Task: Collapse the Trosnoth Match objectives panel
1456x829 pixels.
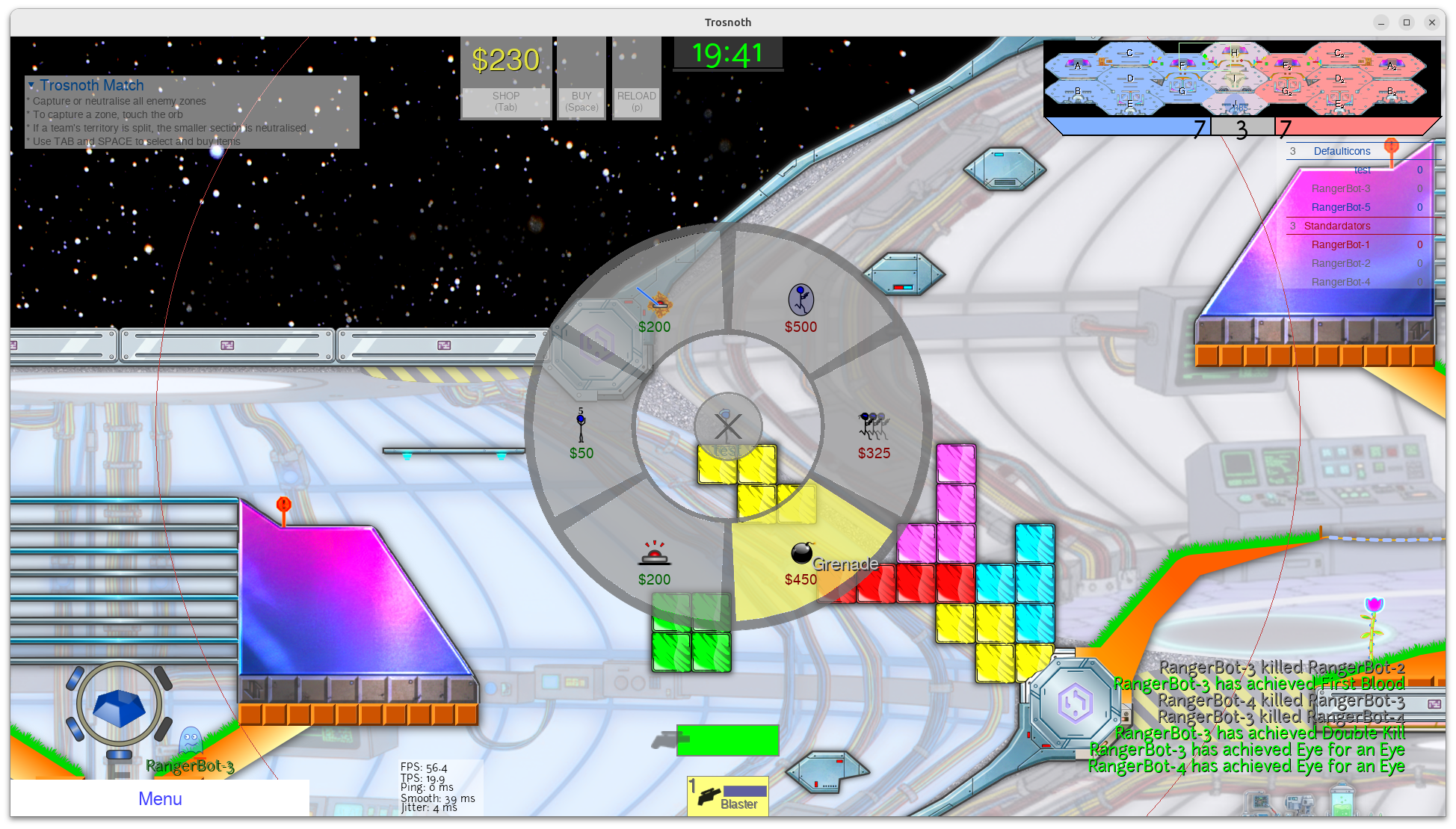Action: (31, 86)
